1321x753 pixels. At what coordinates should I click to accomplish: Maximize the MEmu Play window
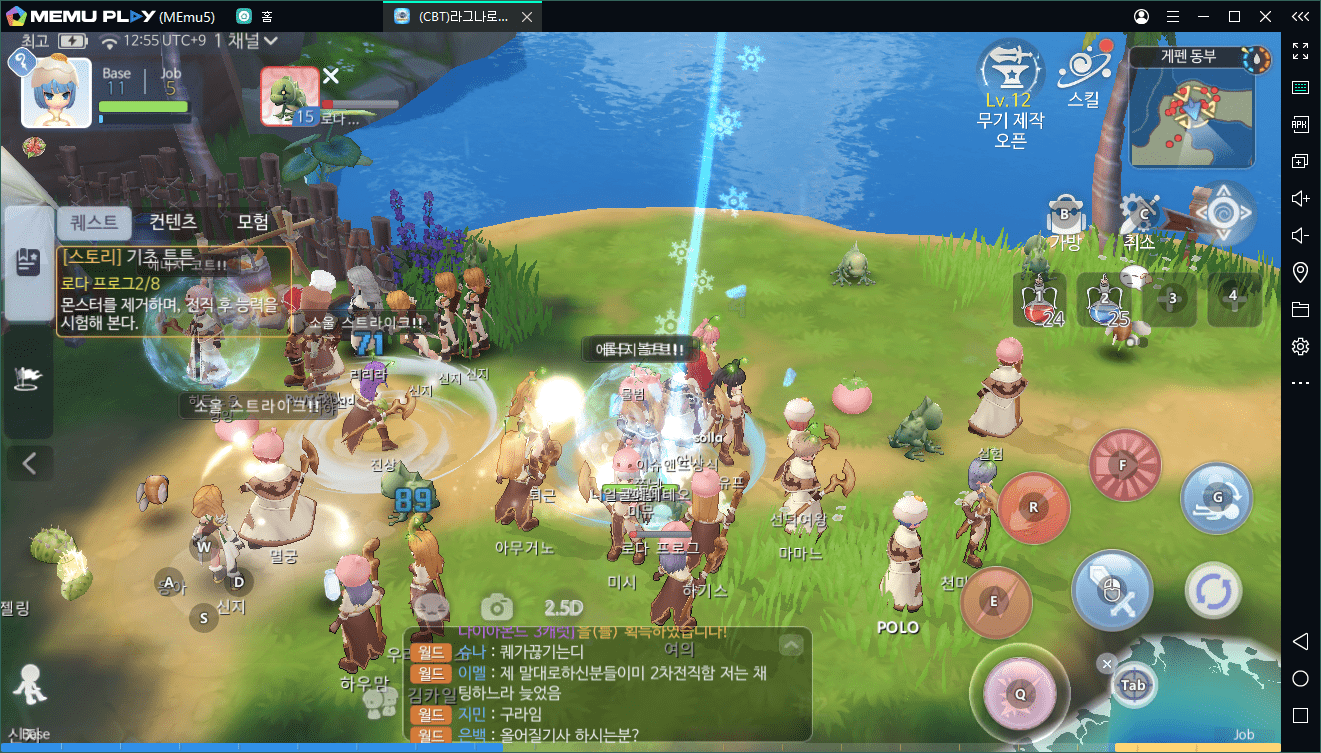click(x=1234, y=16)
